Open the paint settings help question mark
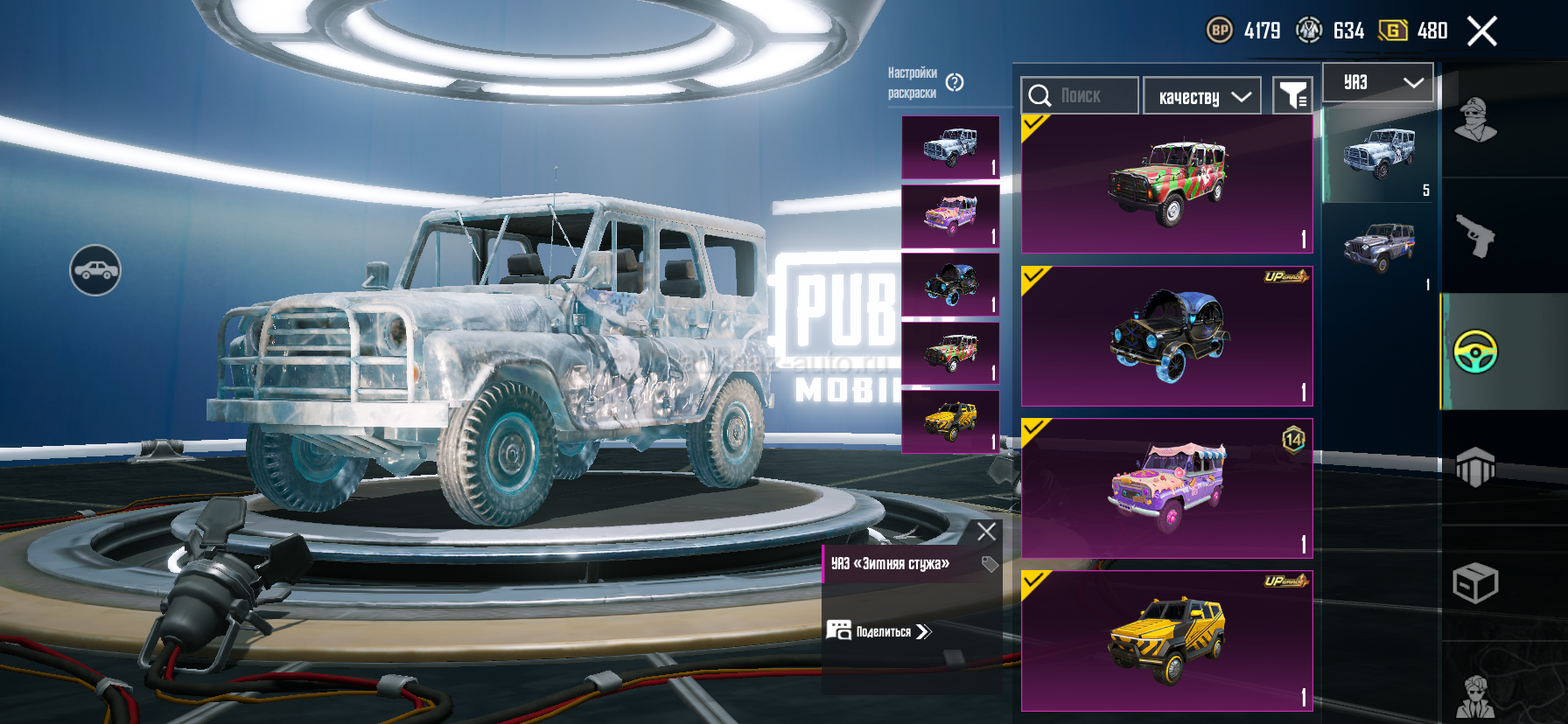Viewport: 1568px width, 724px height. tap(955, 82)
